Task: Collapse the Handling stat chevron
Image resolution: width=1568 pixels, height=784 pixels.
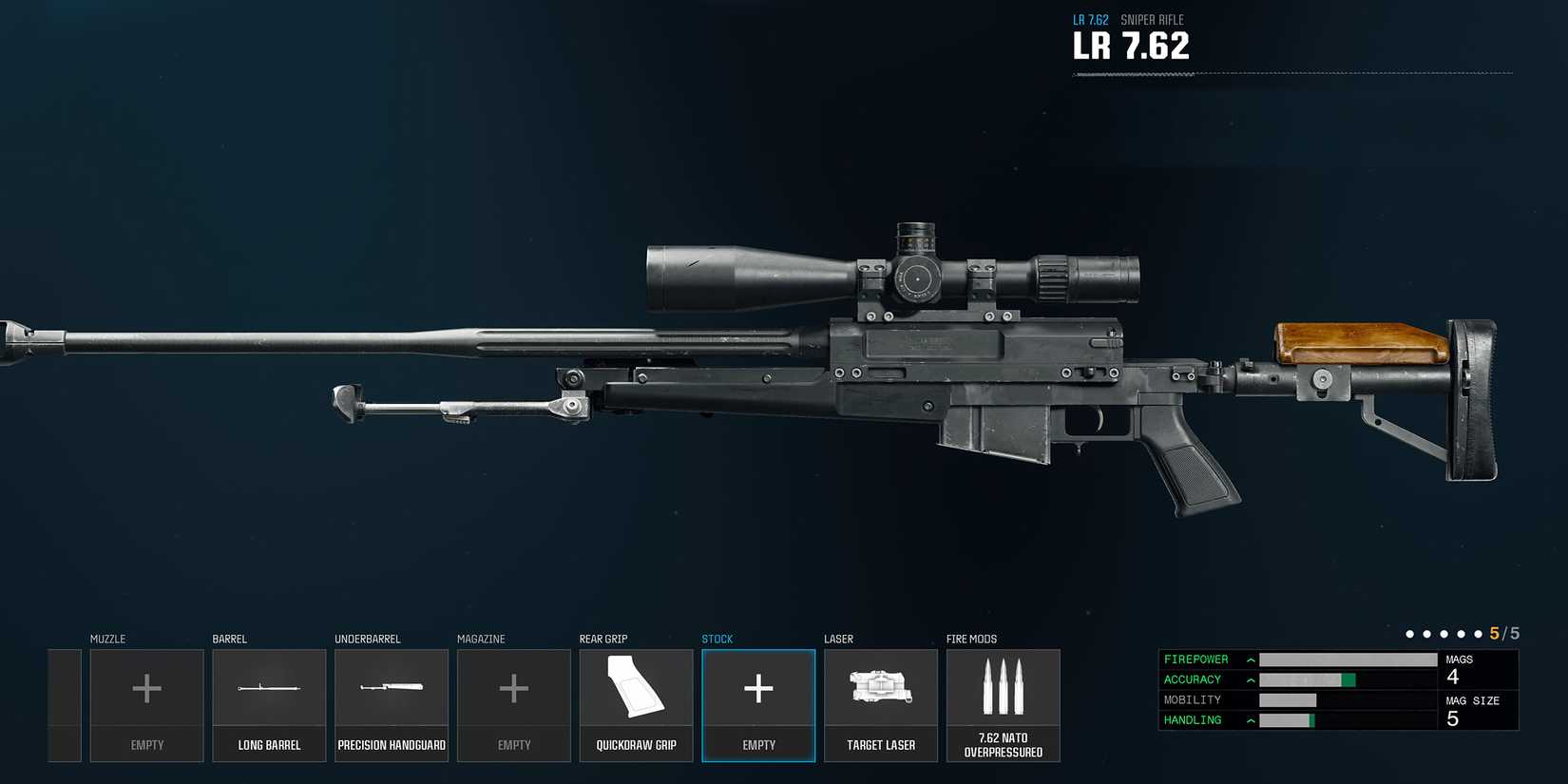Action: (x=1250, y=719)
